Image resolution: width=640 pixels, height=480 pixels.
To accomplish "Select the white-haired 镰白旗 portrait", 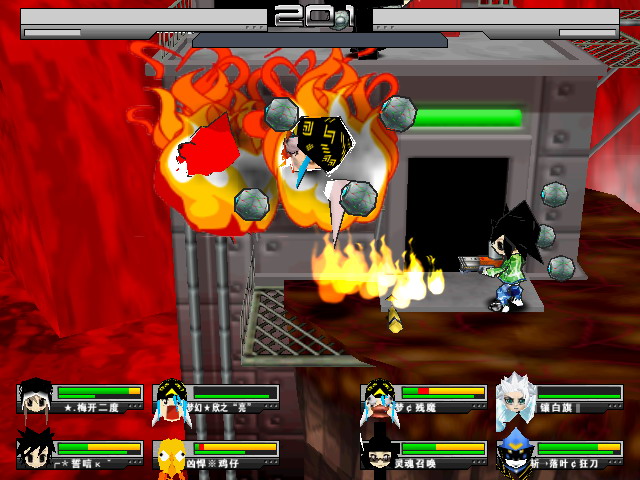I will coord(514,396).
